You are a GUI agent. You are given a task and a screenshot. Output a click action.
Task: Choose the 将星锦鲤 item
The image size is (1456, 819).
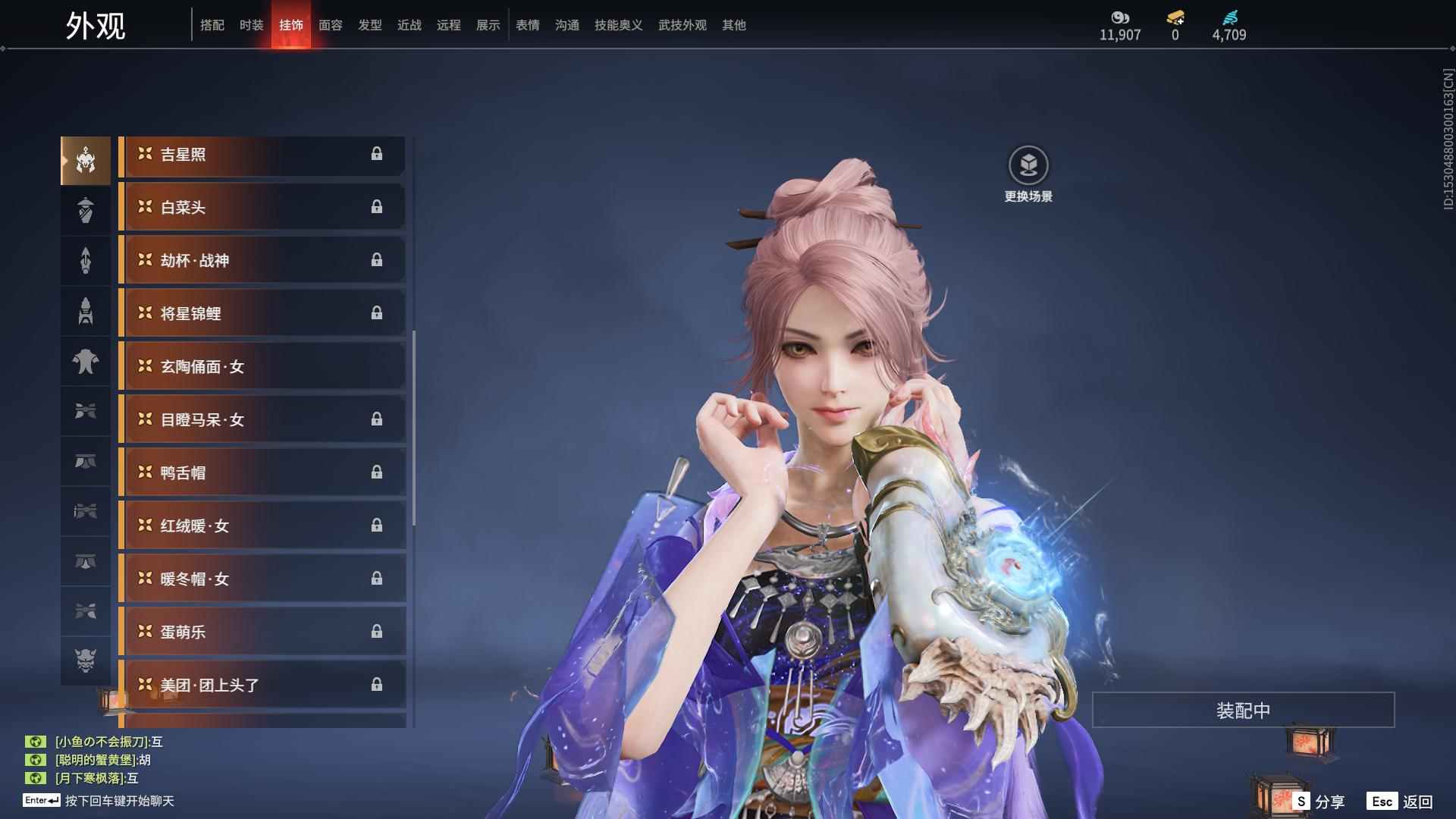262,314
